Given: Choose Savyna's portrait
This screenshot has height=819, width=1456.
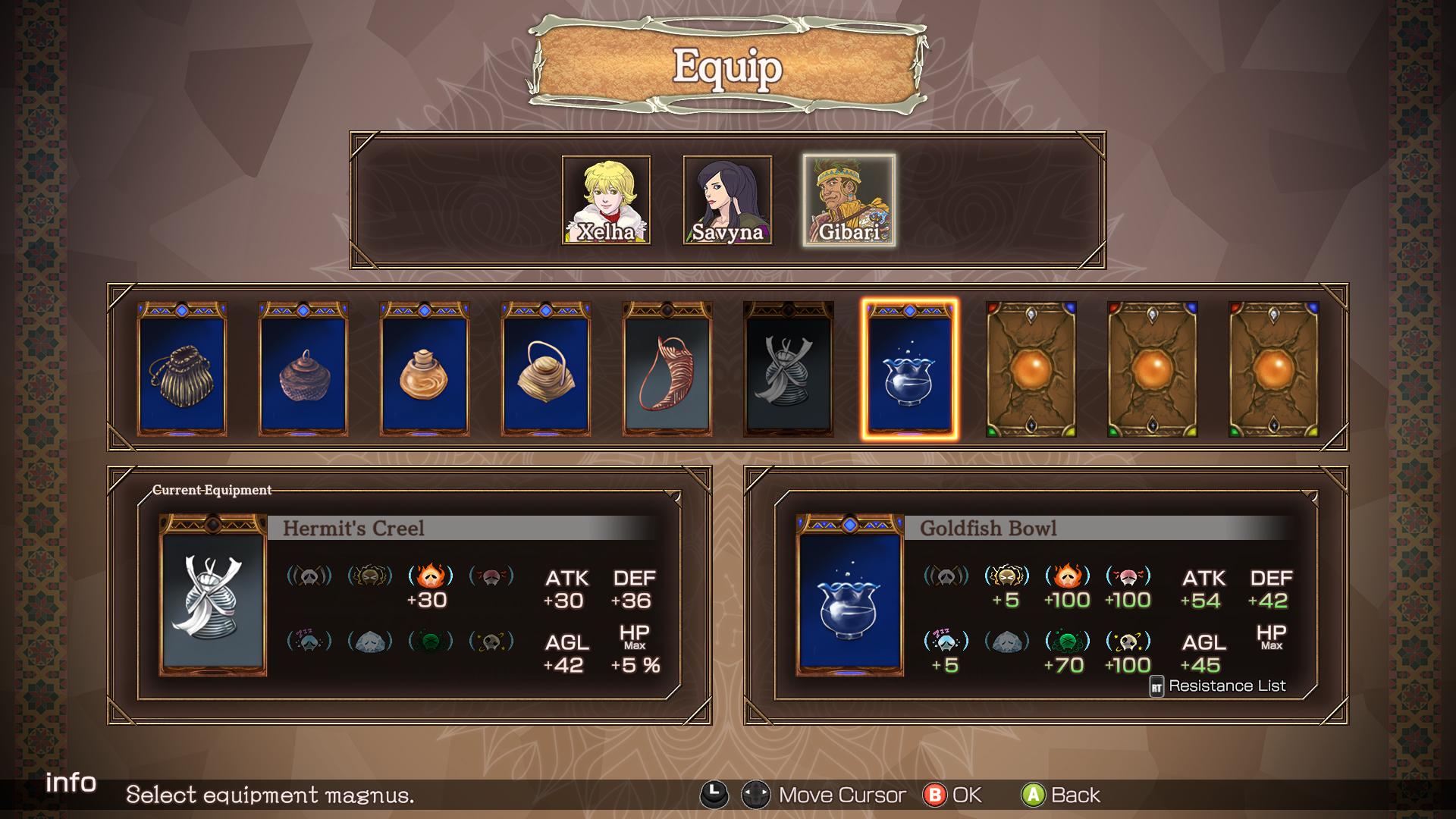Looking at the screenshot, I should tap(727, 200).
